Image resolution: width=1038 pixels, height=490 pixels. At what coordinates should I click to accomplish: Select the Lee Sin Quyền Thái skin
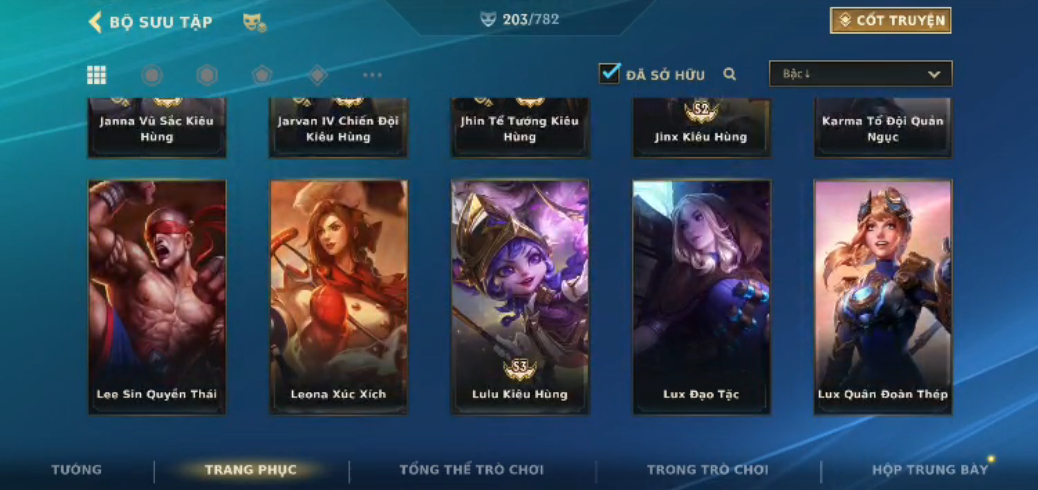point(157,296)
